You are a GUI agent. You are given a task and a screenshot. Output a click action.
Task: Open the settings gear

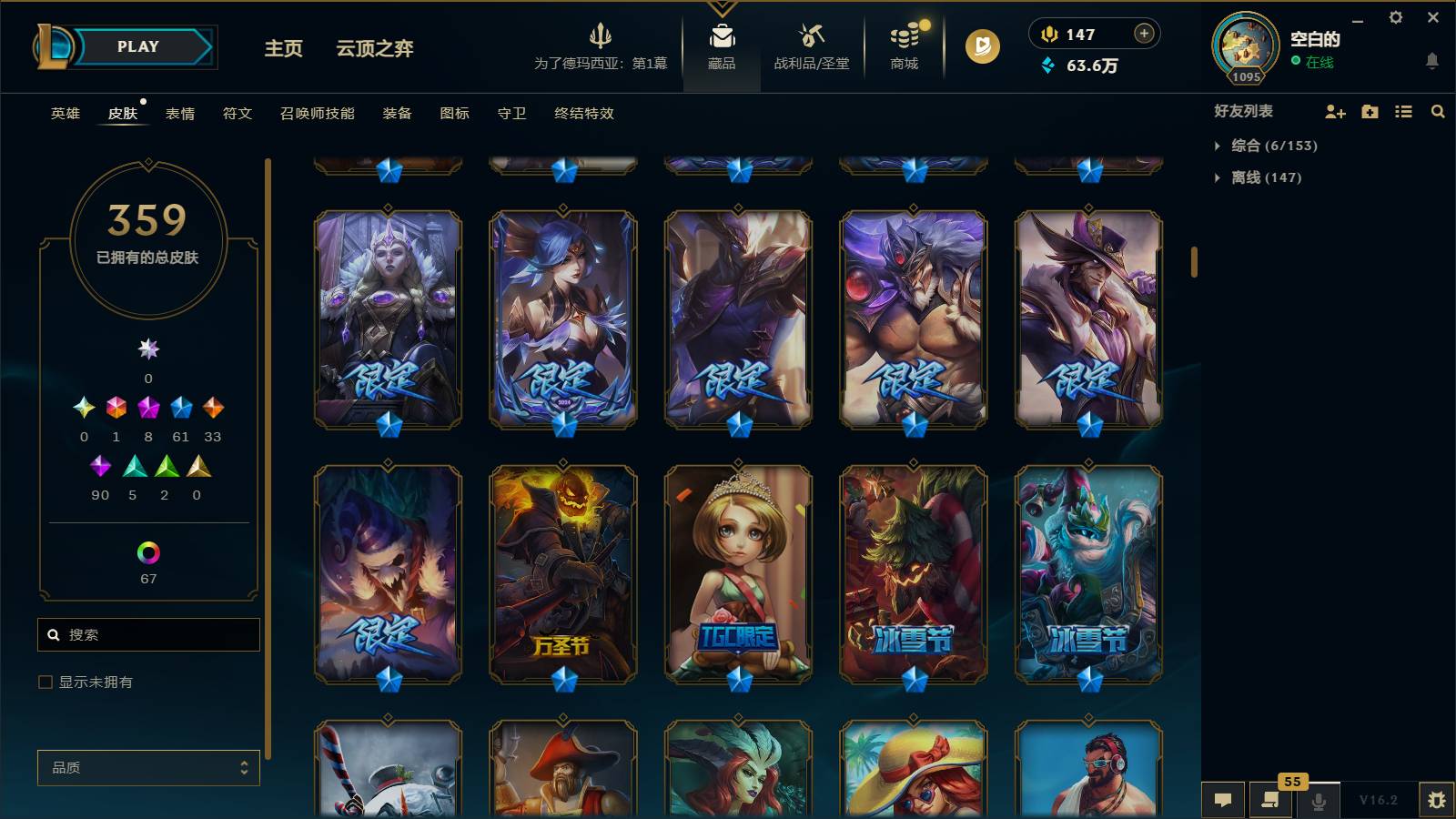click(1398, 17)
